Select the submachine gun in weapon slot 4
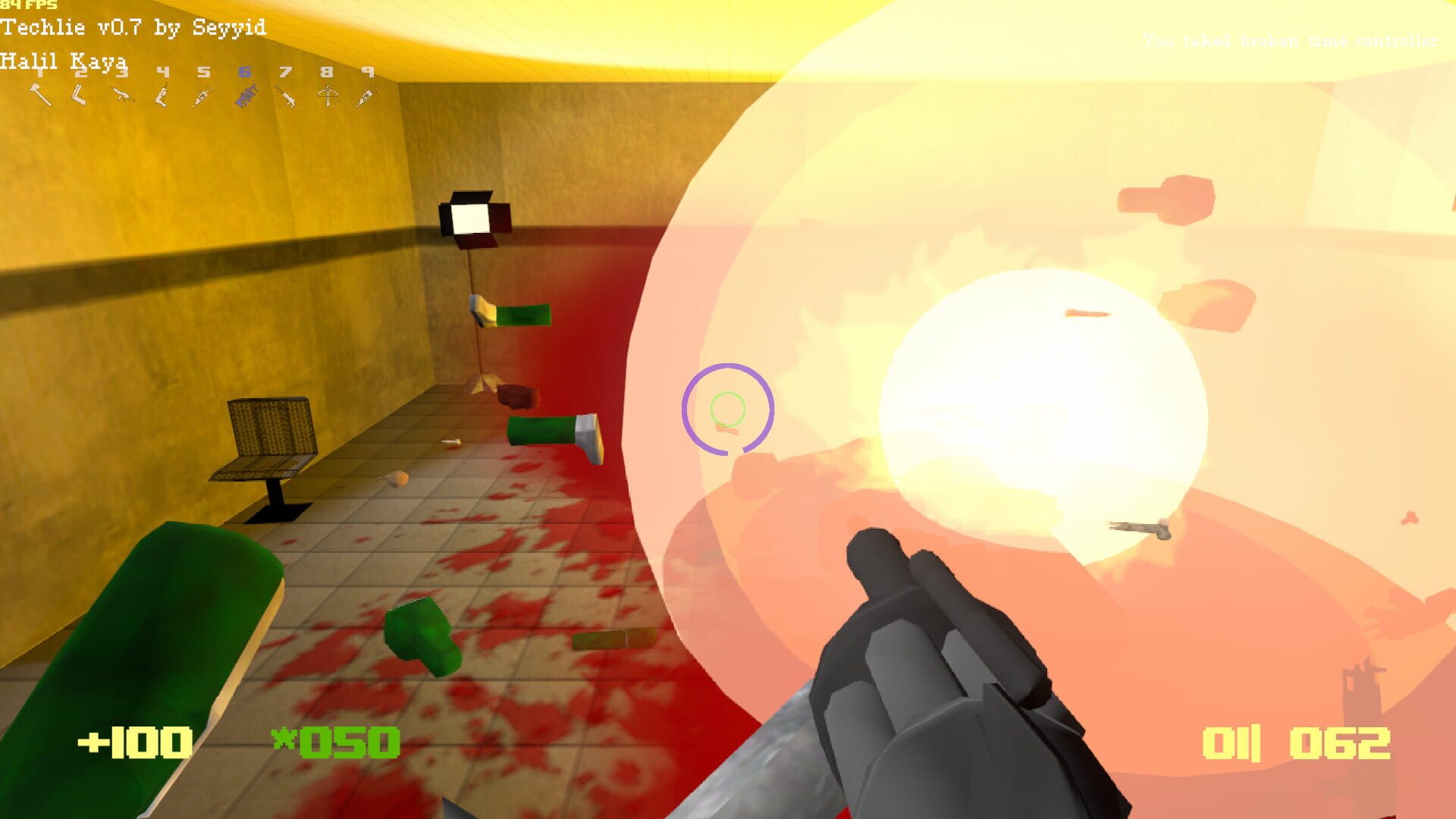This screenshot has width=1456, height=819. pos(161,95)
